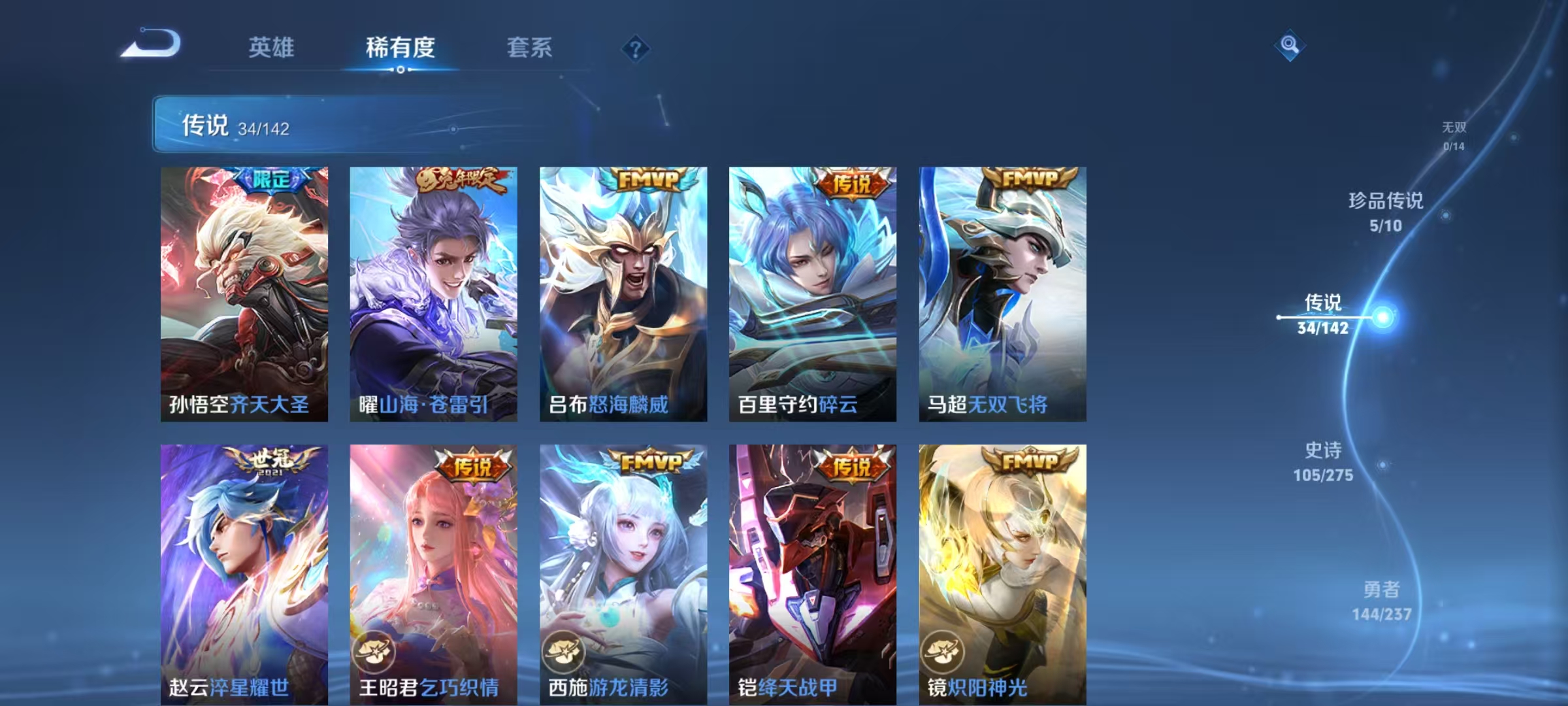Open the 马超无双飞将 skin thumbnail
Screen dimensions: 1568x706
point(1003,294)
